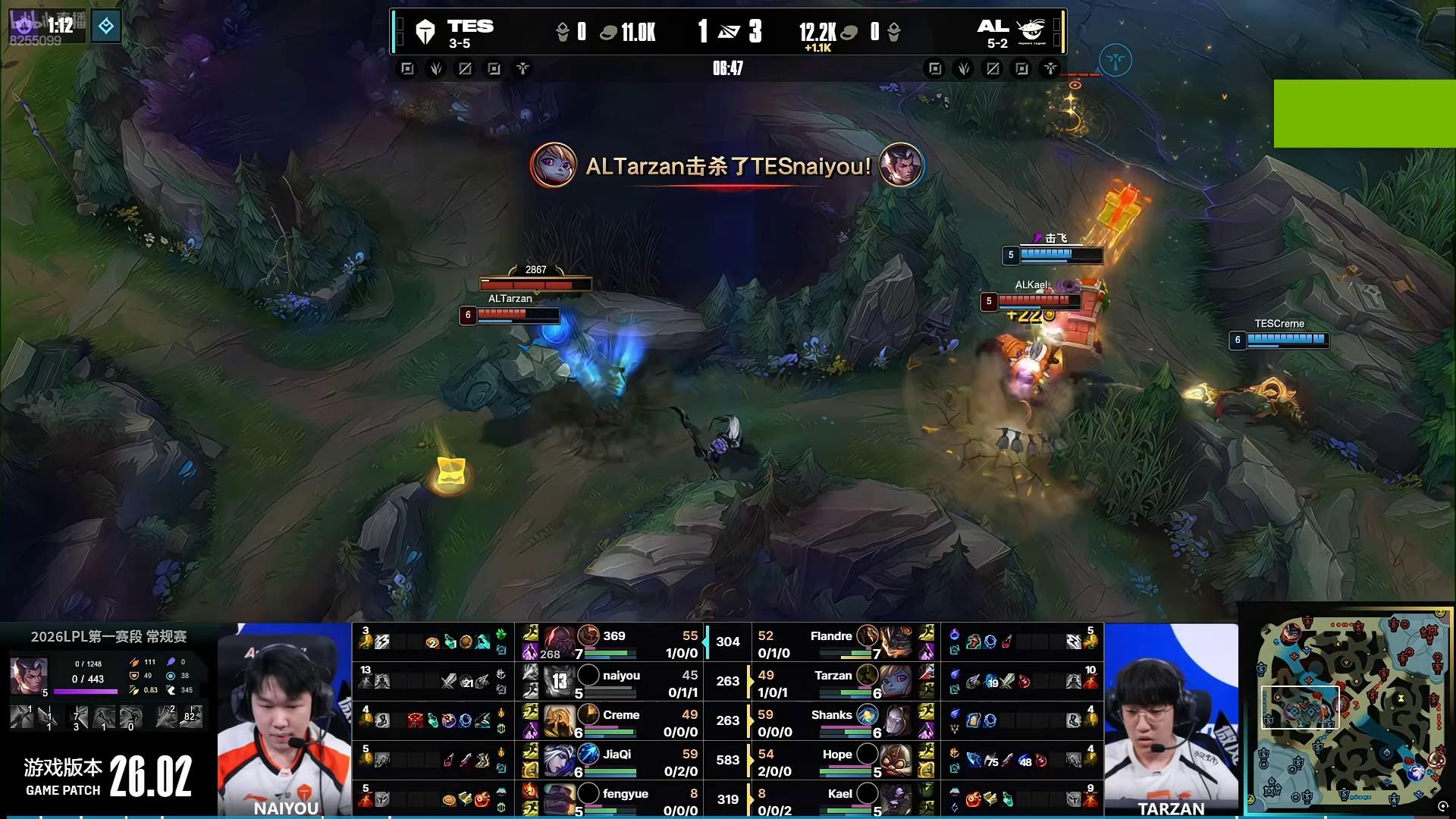The width and height of the screenshot is (1456, 819).
Task: Click the TES team logo in top bar
Action: click(425, 32)
